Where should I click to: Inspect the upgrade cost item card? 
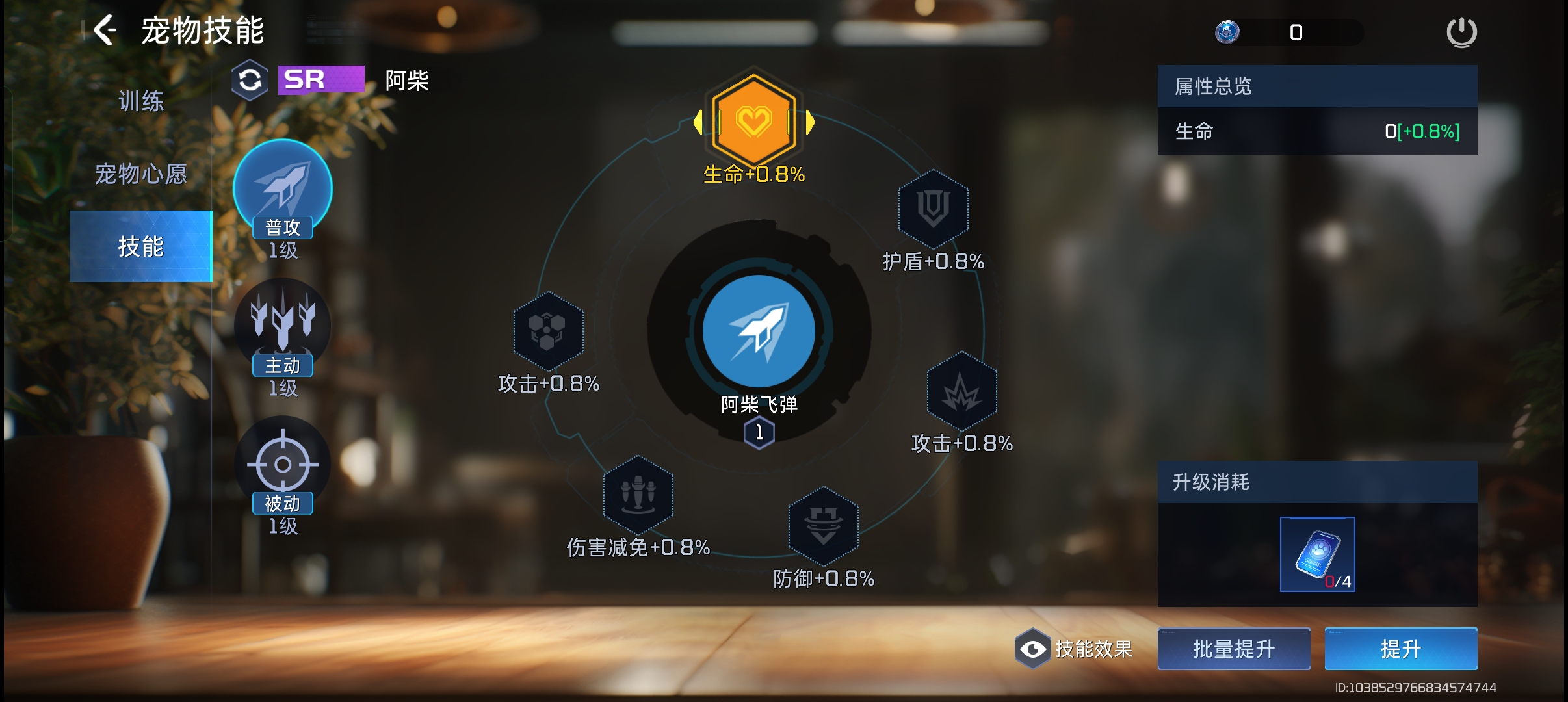[x=1317, y=554]
